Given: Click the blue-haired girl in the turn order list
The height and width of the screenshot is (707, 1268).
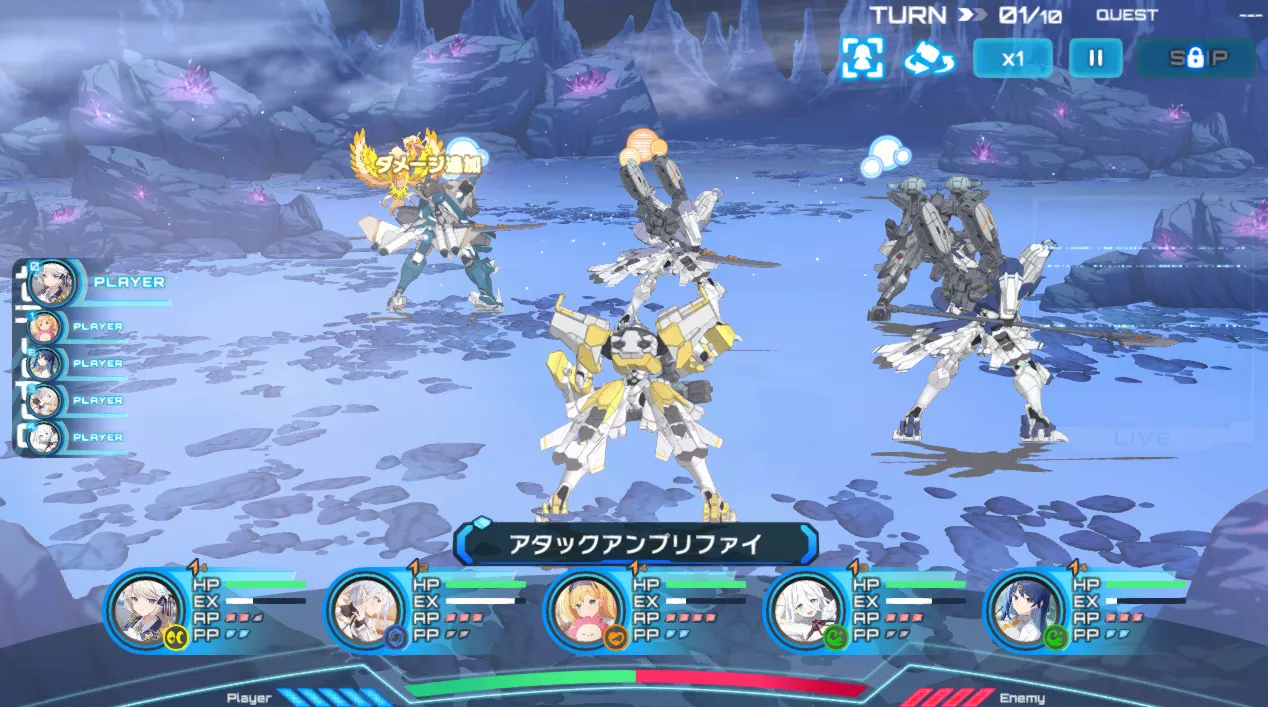Looking at the screenshot, I should (46, 364).
